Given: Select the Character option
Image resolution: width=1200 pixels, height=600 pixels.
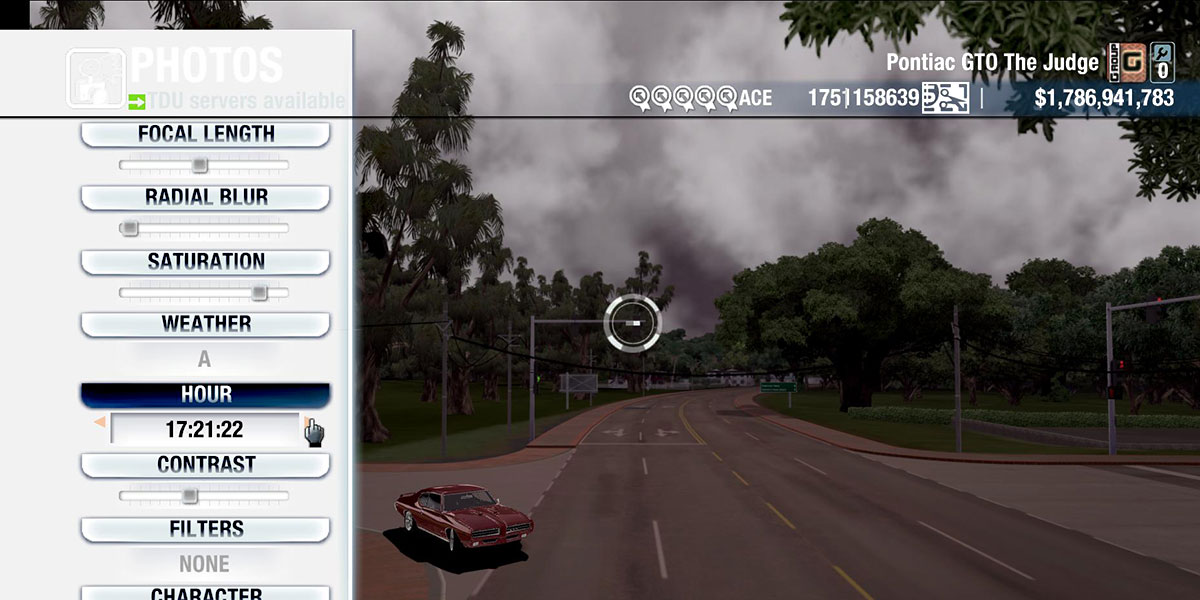Looking at the screenshot, I should [205, 592].
